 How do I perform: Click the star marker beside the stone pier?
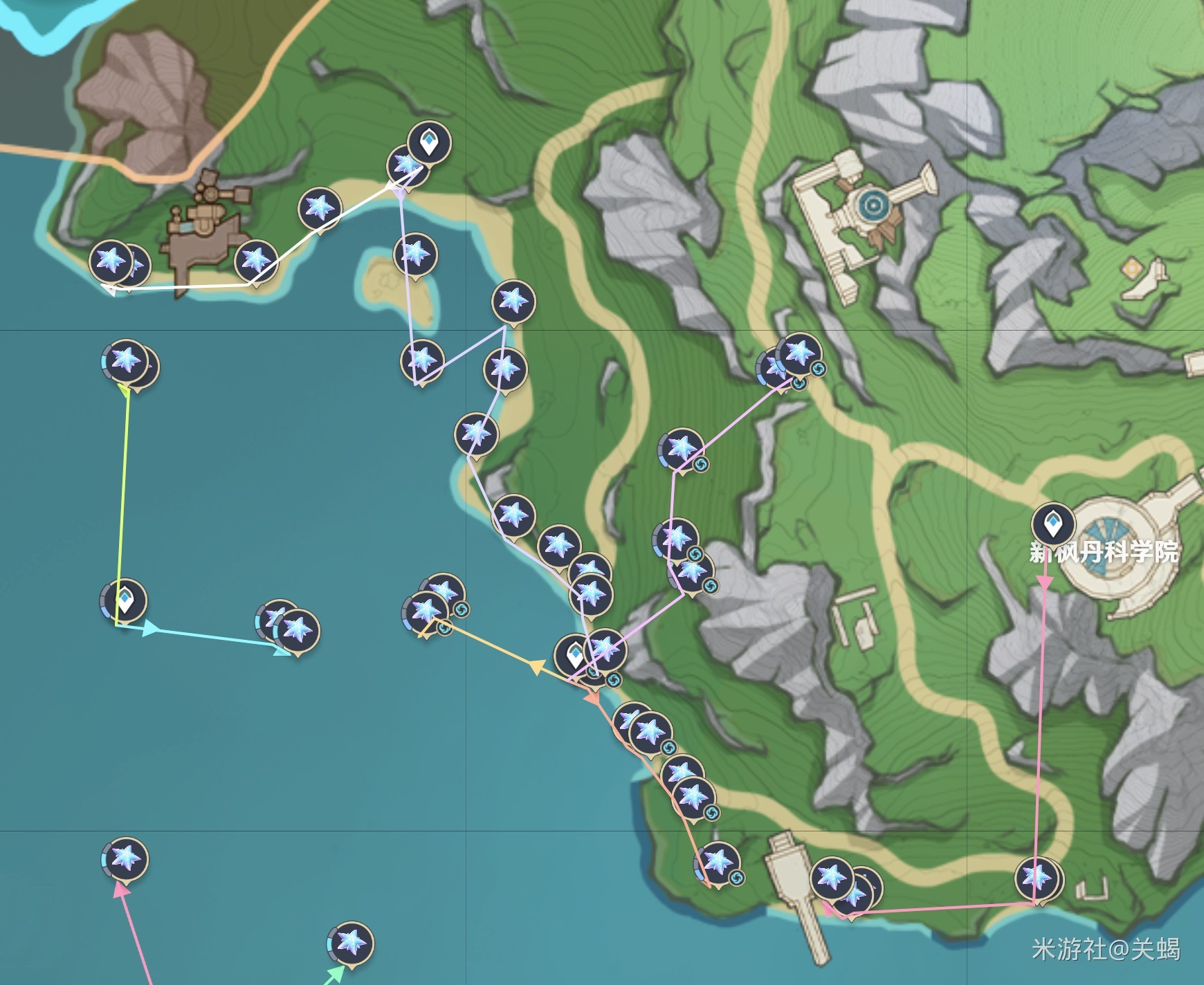(831, 878)
